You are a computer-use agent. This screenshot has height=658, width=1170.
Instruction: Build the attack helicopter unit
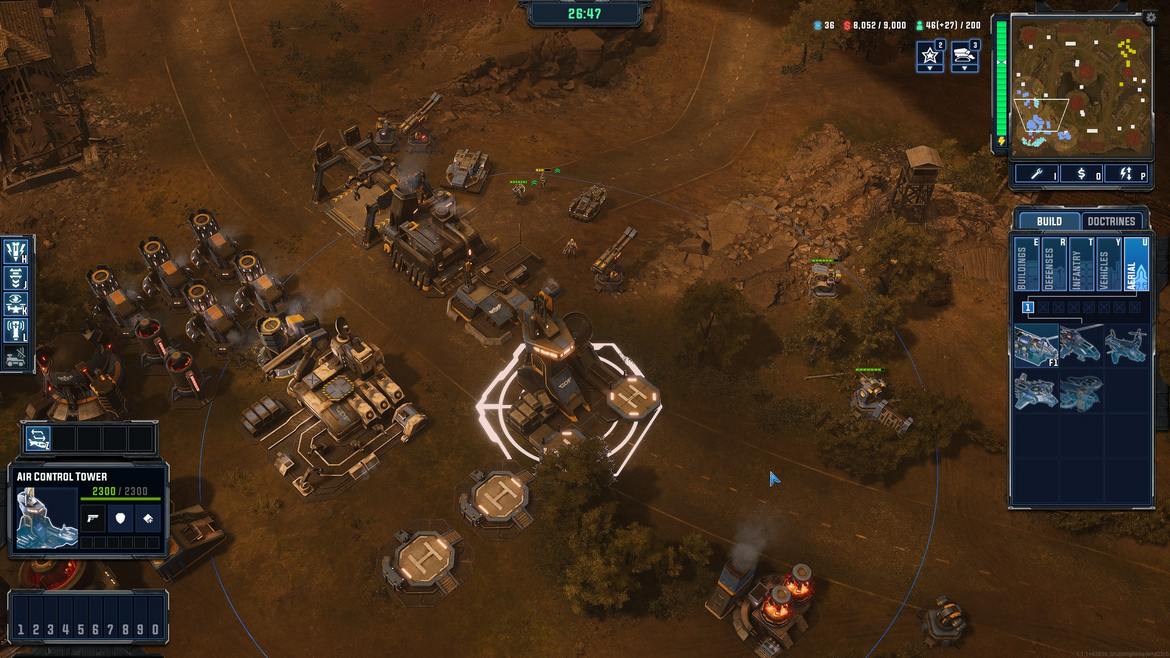pyautogui.click(x=1081, y=345)
